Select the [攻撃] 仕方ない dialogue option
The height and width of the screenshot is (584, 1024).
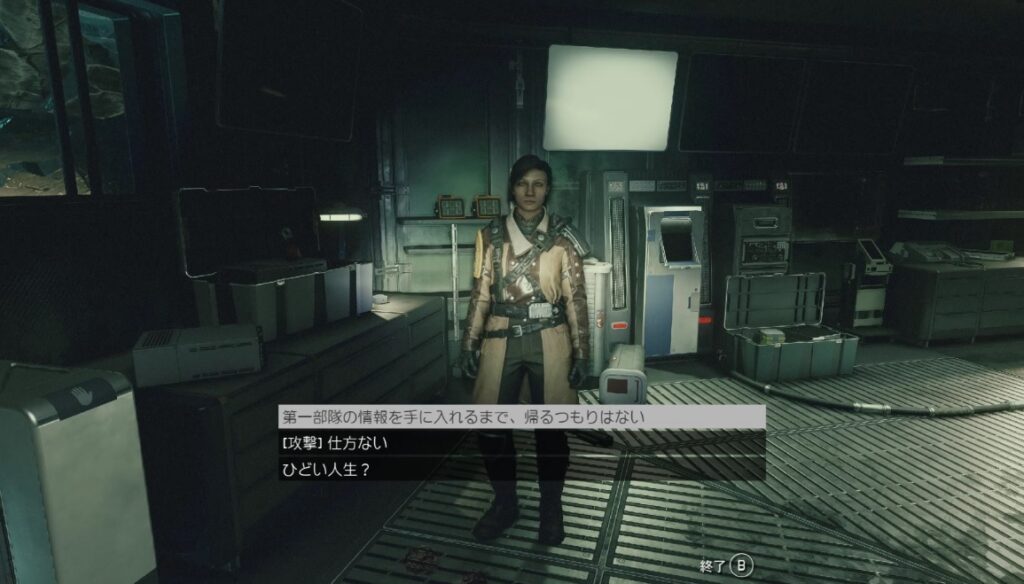(335, 442)
